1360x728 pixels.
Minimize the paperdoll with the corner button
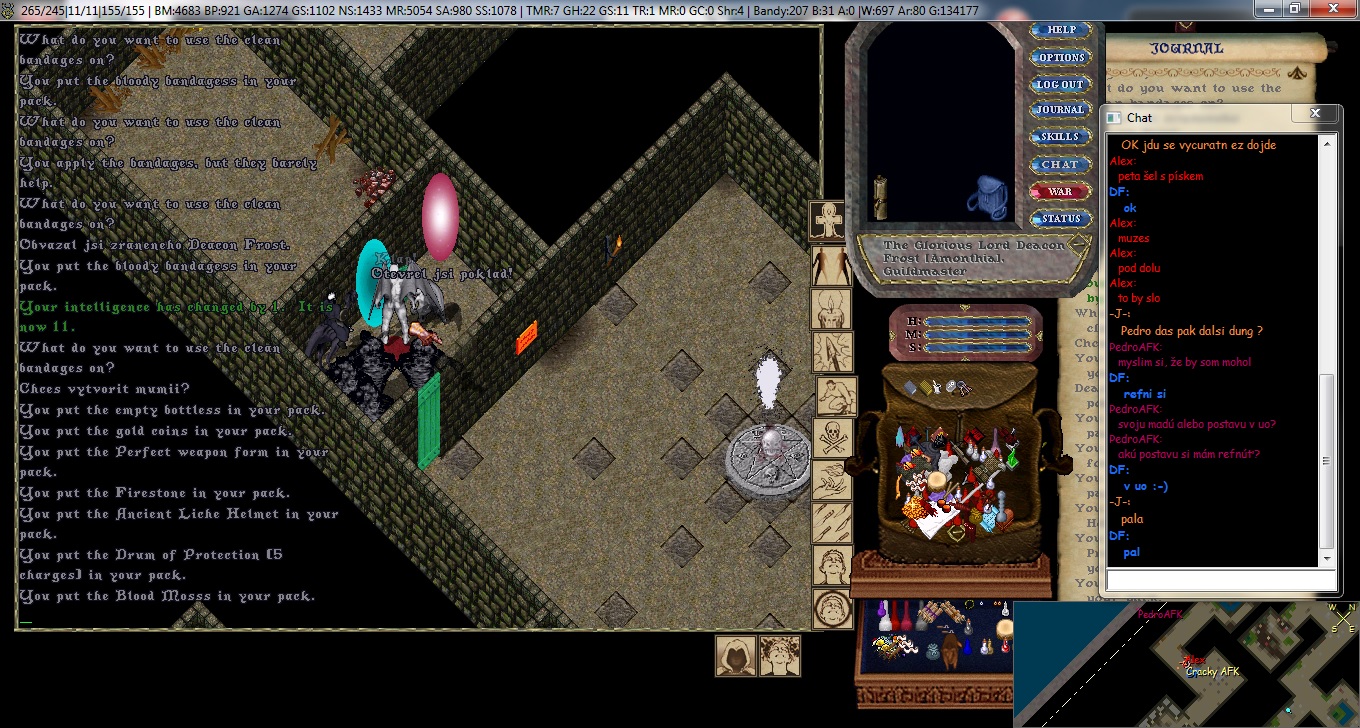coord(1079,243)
